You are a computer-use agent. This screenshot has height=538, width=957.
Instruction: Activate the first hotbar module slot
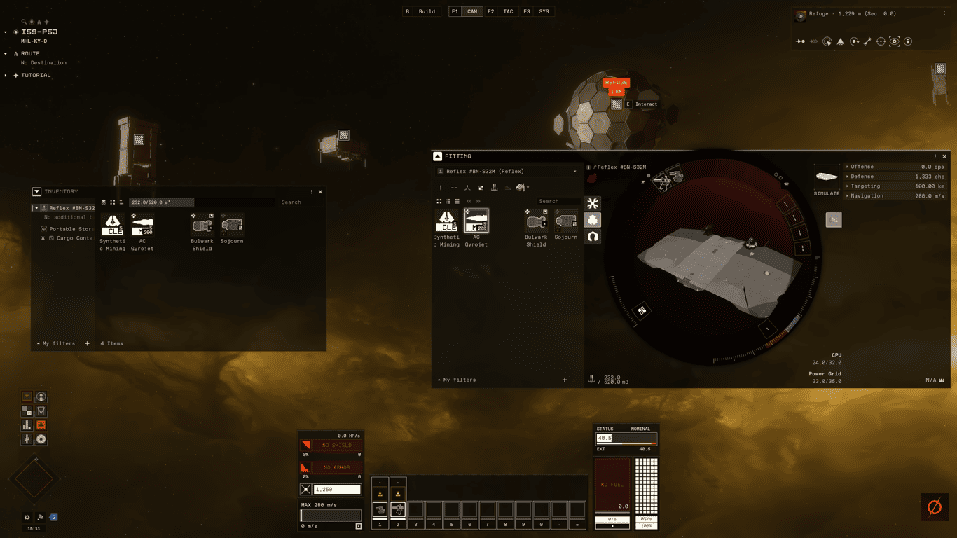pyautogui.click(x=380, y=509)
